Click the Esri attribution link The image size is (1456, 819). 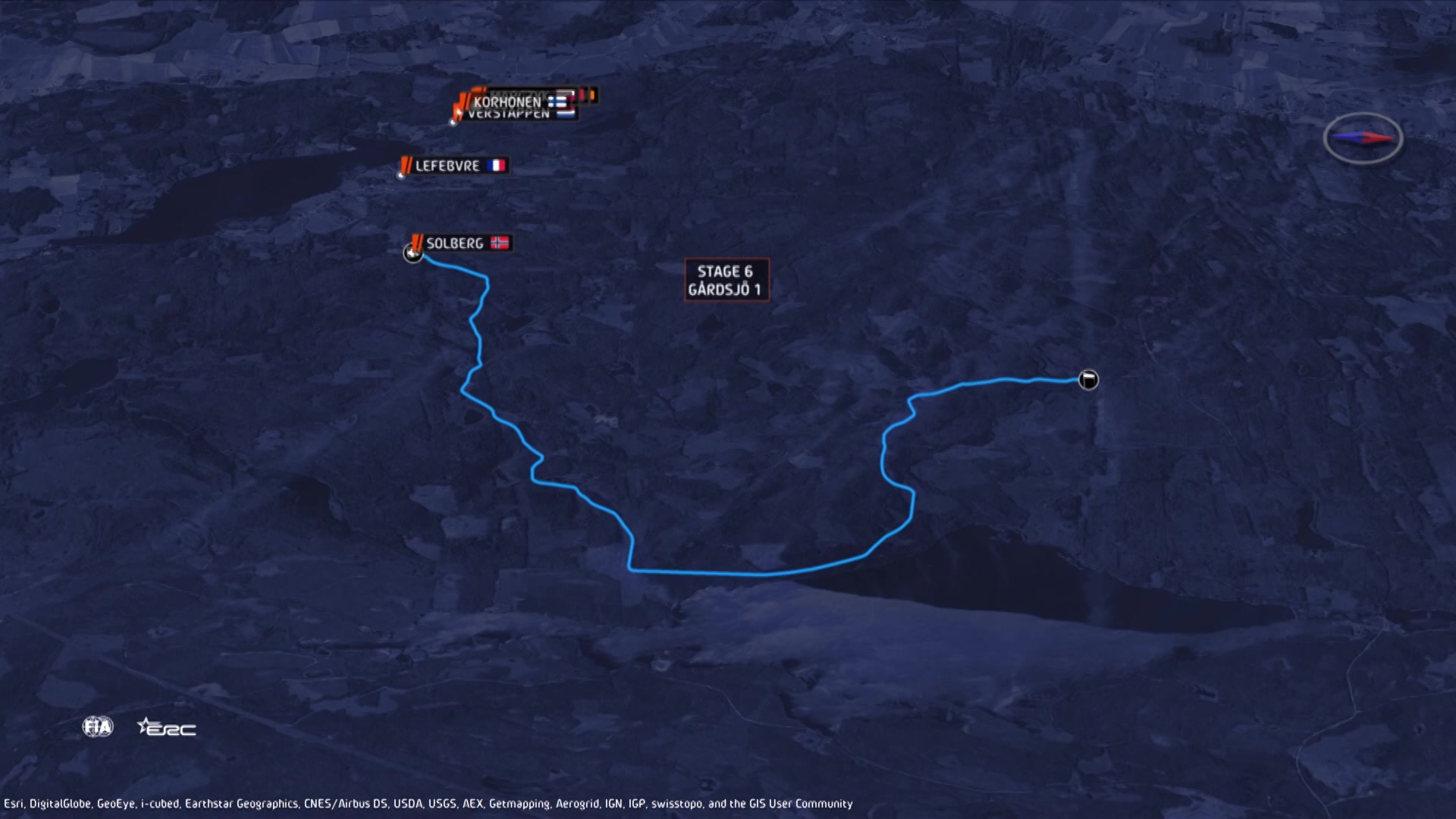13,801
